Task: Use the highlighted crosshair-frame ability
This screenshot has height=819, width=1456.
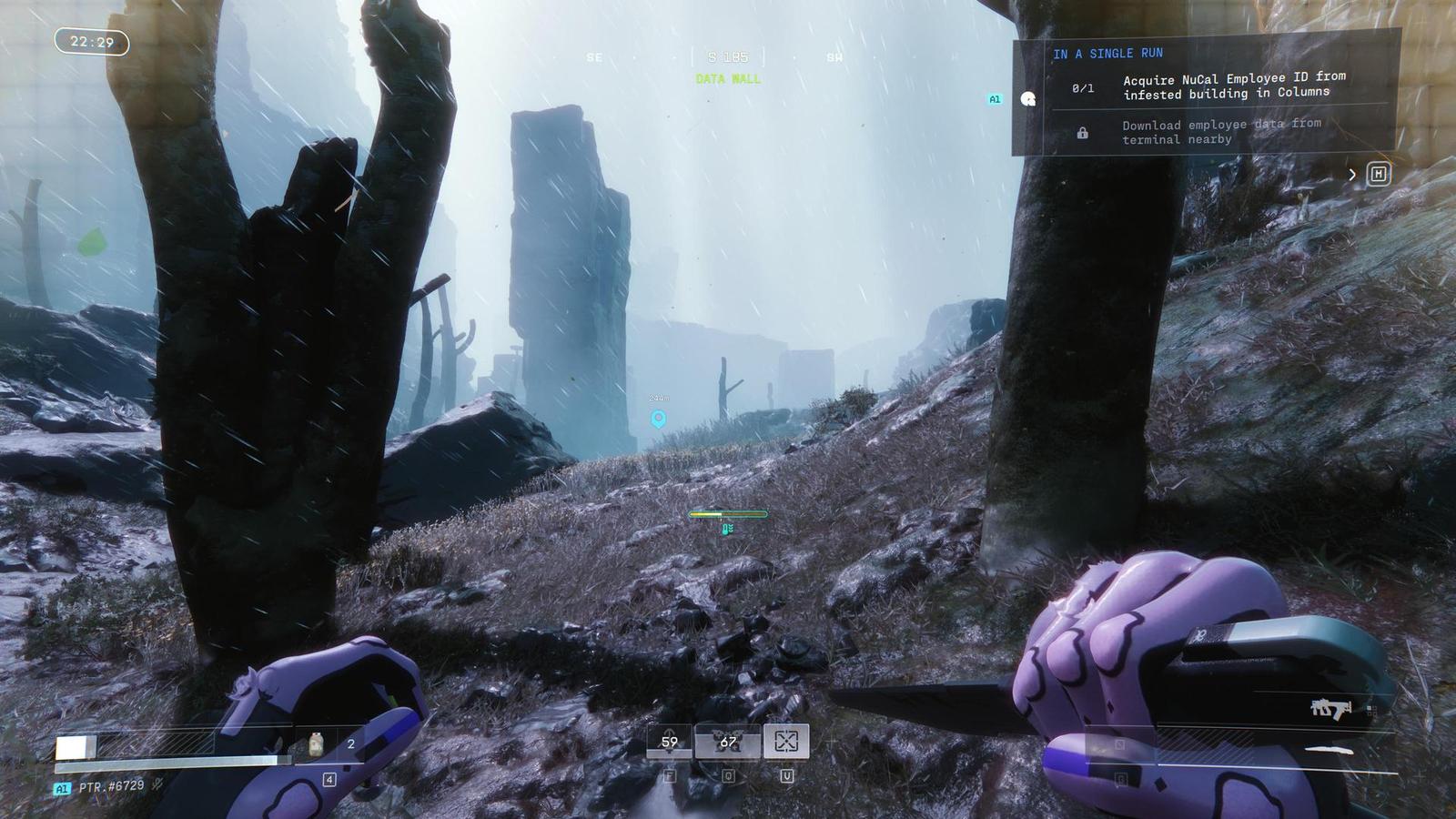Action: tap(786, 742)
